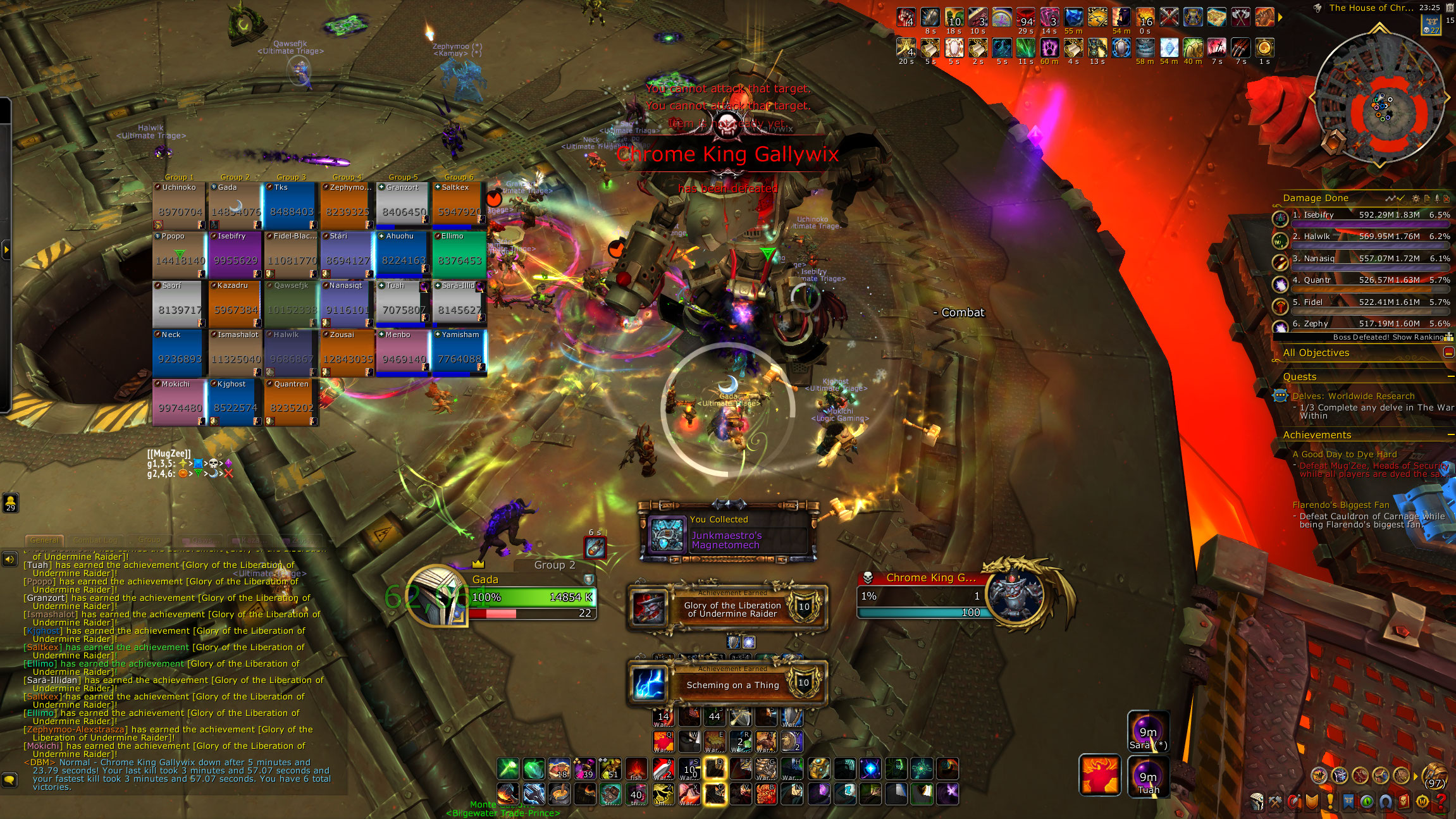Switch to the Combat Log chat tab

(x=95, y=540)
